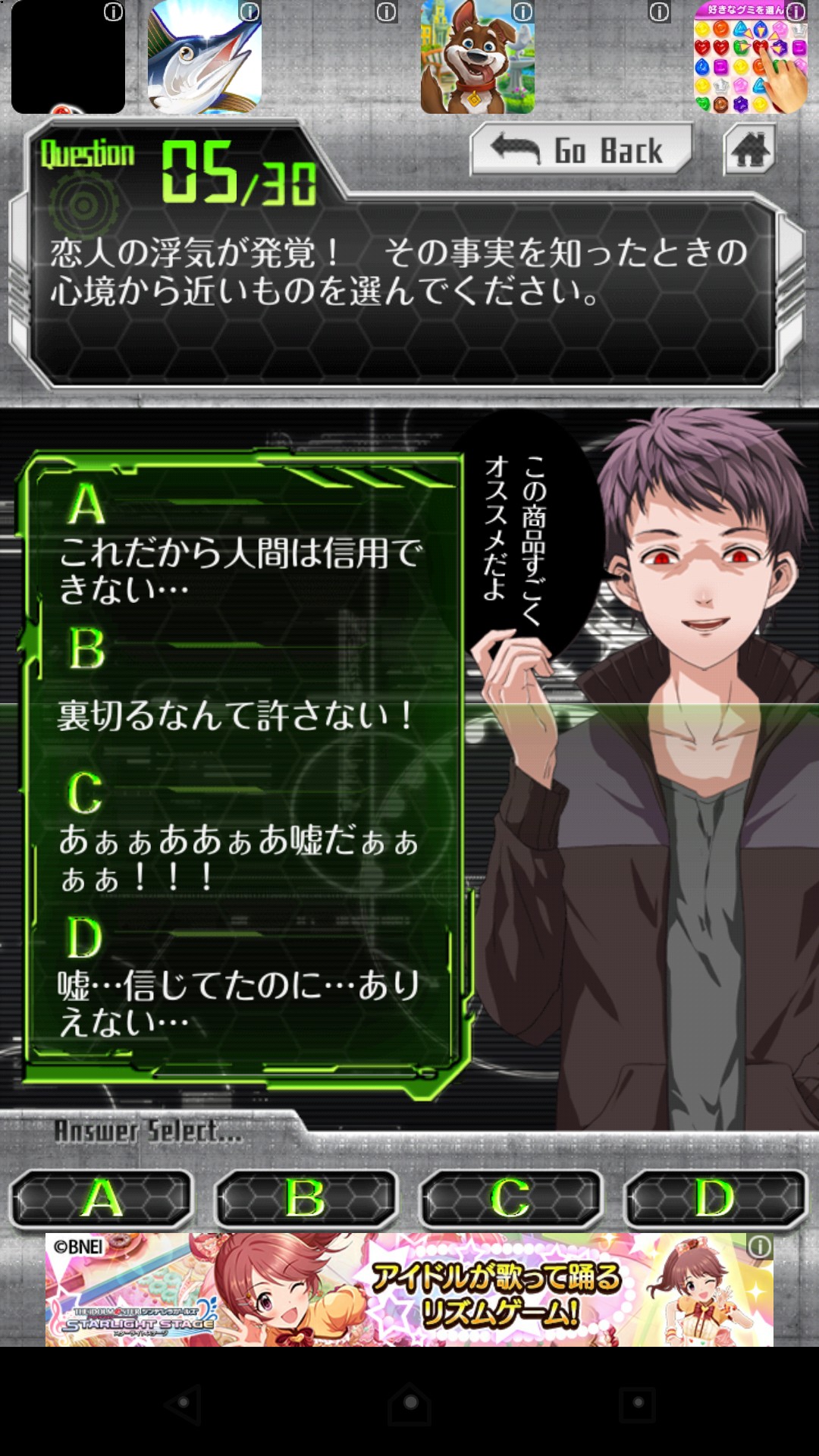
Task: Open the swordfish fishing game ad
Action: click(205, 58)
